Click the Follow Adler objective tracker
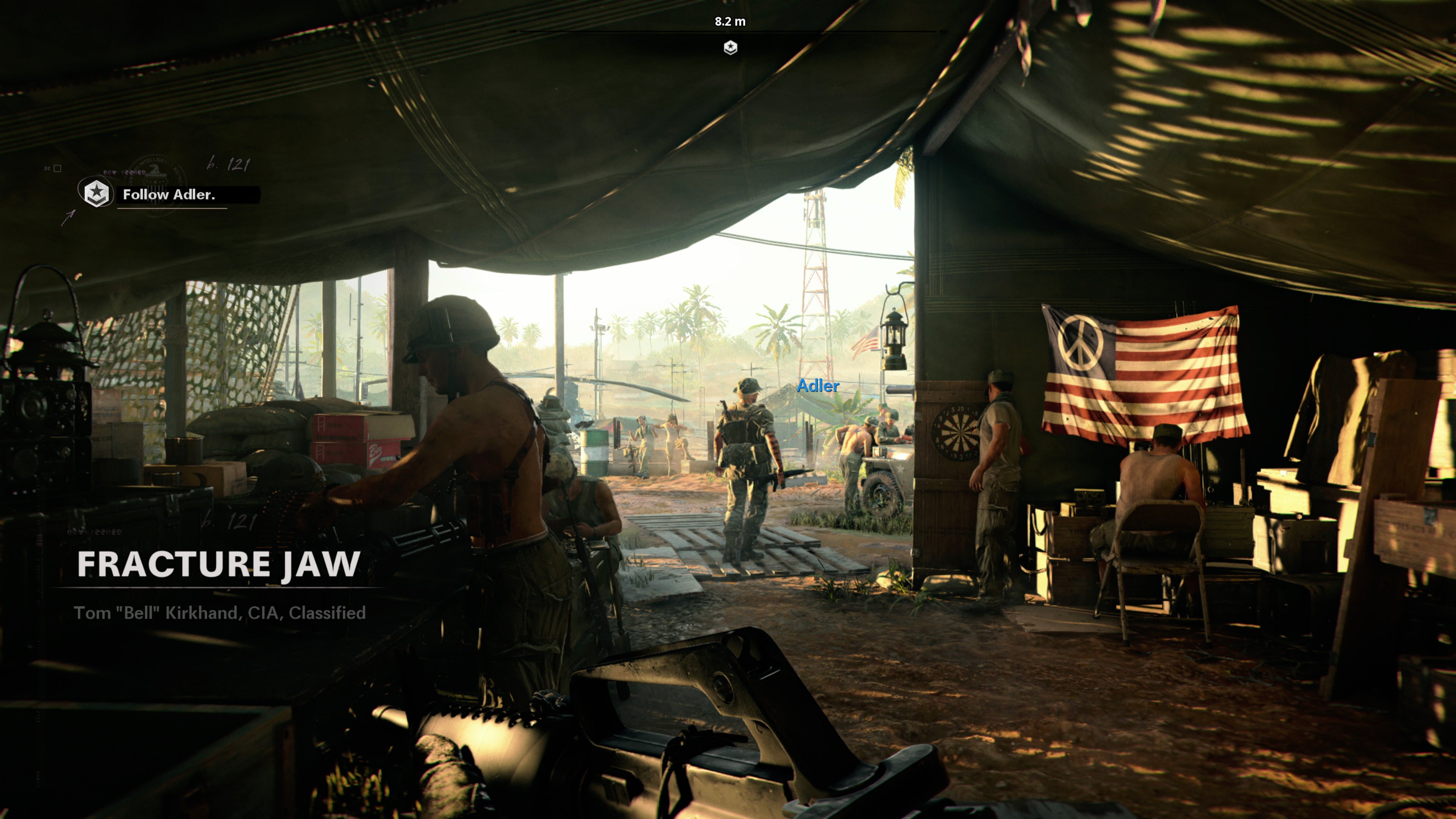 click(x=169, y=195)
